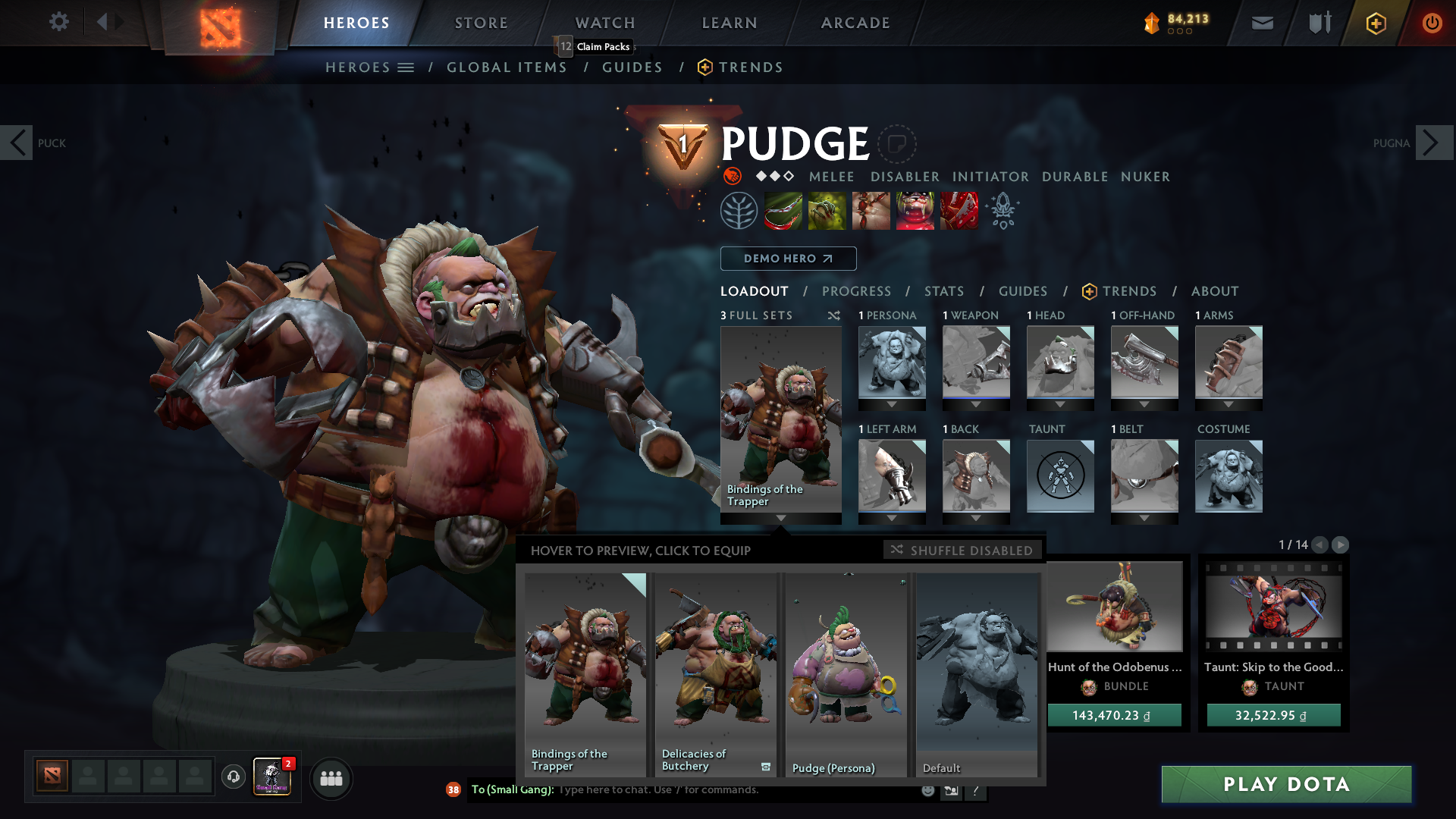Open the Weapon loadout slot
Viewport: 1456px width, 819px height.
click(x=976, y=362)
